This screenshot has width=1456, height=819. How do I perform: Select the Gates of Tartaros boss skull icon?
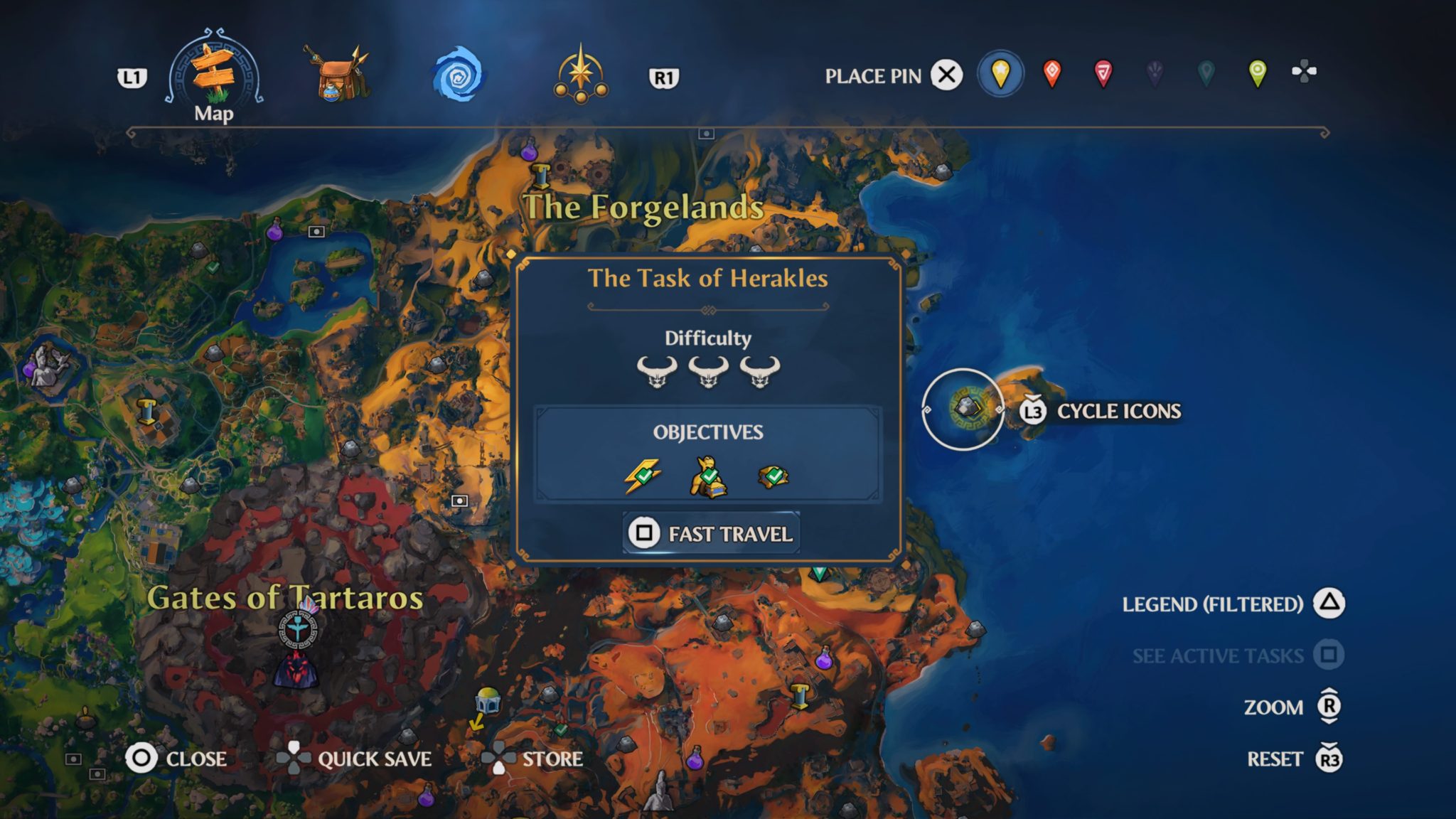pyautogui.click(x=295, y=669)
